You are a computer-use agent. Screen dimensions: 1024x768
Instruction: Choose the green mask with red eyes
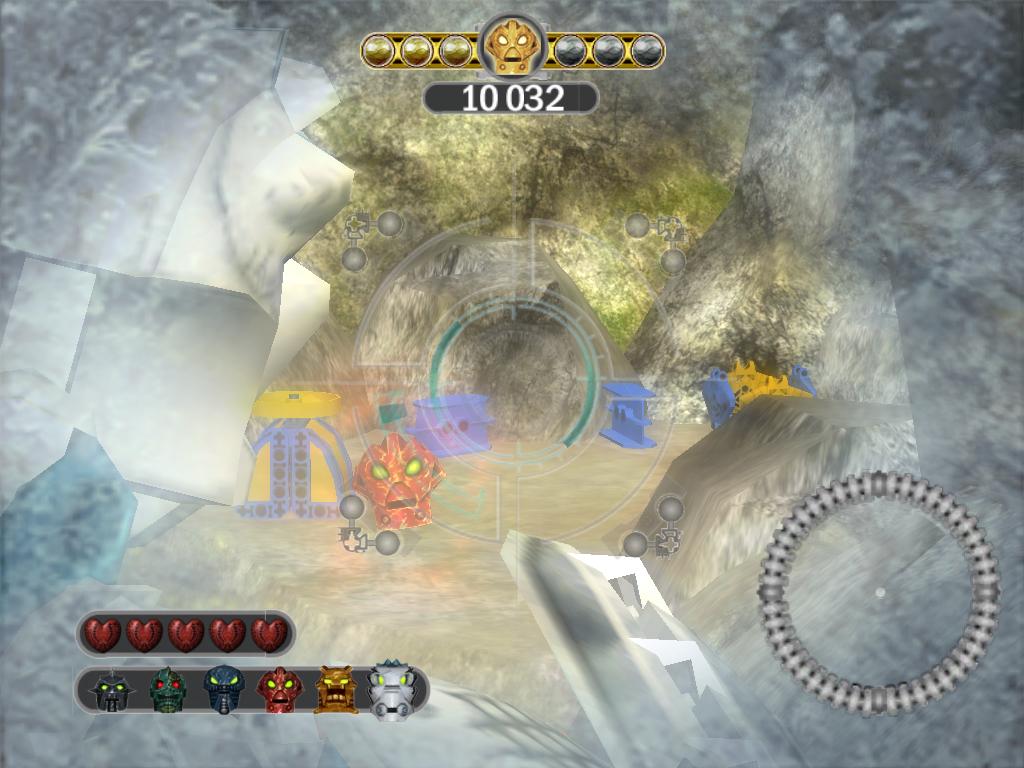point(169,690)
